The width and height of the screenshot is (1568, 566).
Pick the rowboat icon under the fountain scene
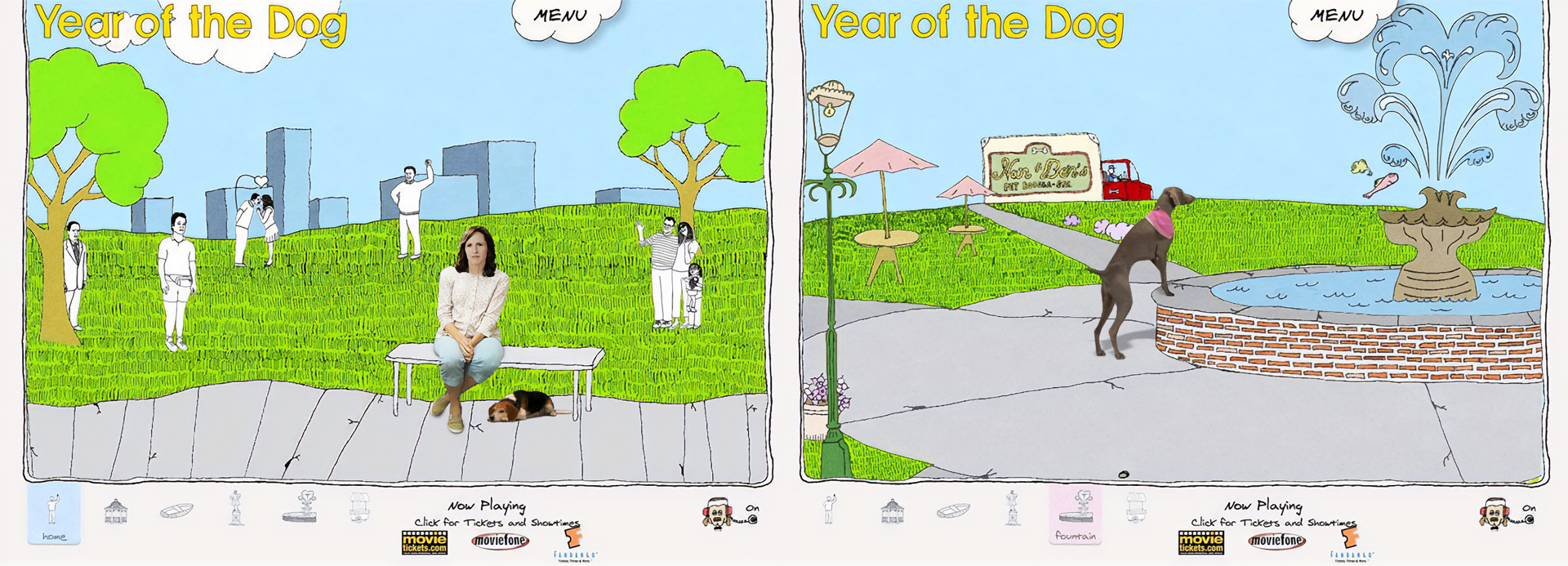953,511
